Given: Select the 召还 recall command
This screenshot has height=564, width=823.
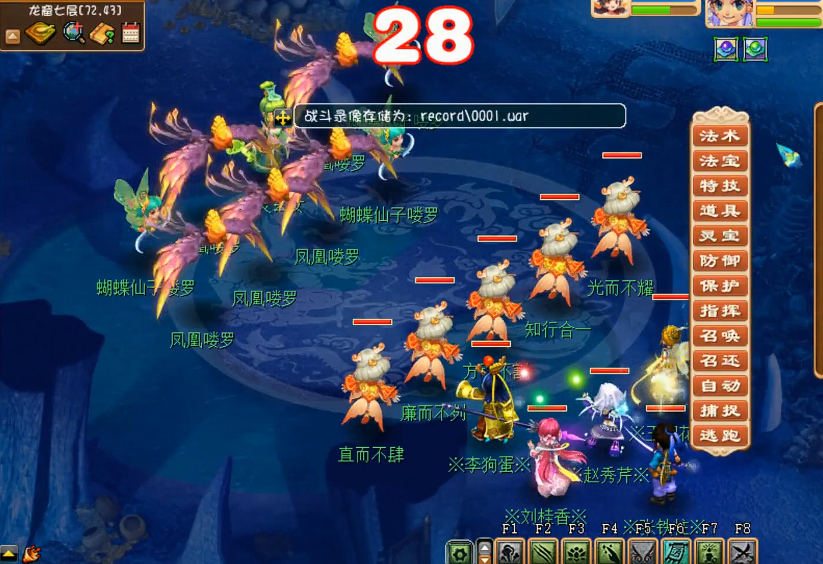Looking at the screenshot, I should [720, 361].
